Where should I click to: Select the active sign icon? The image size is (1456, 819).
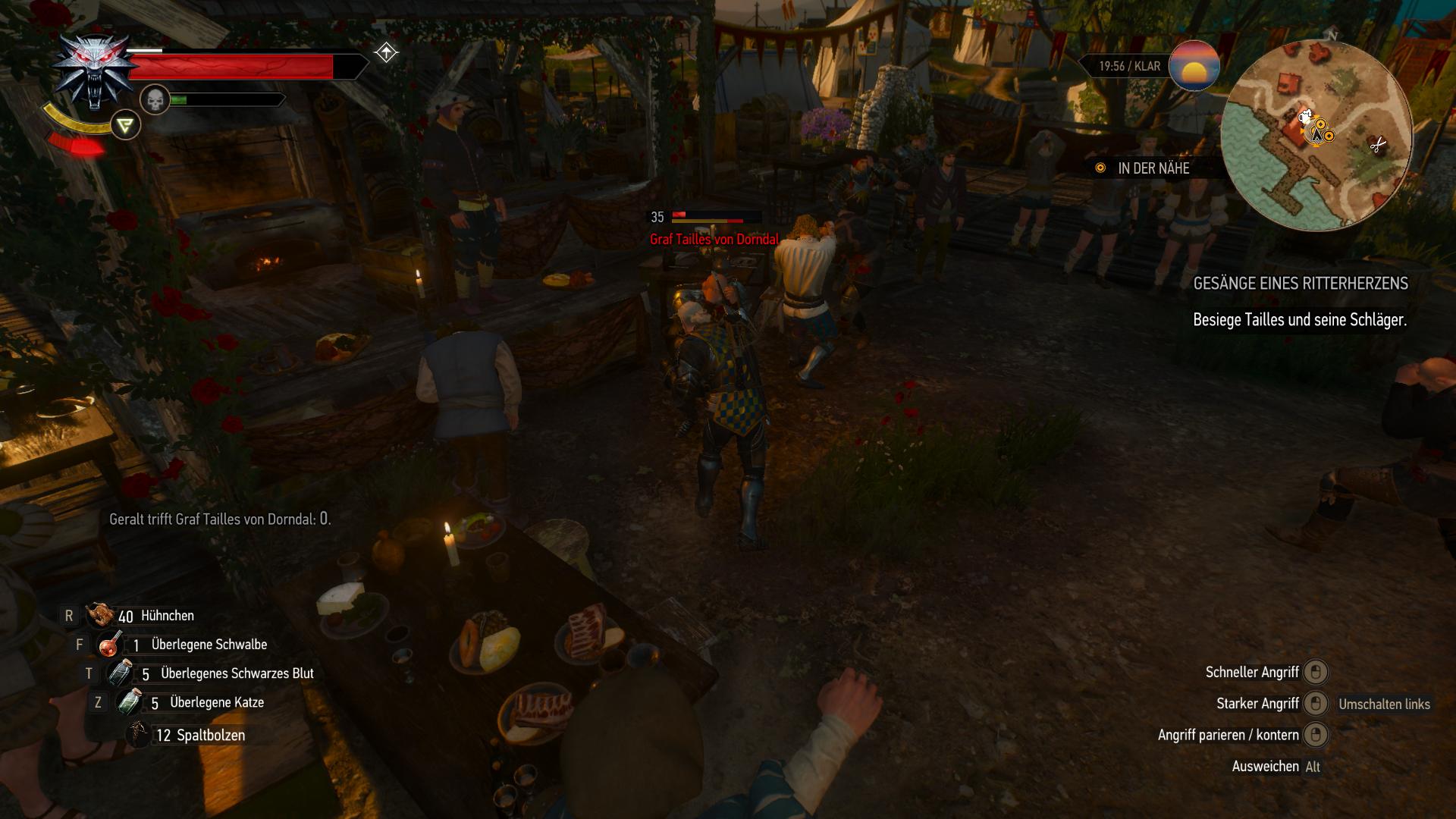click(x=125, y=125)
